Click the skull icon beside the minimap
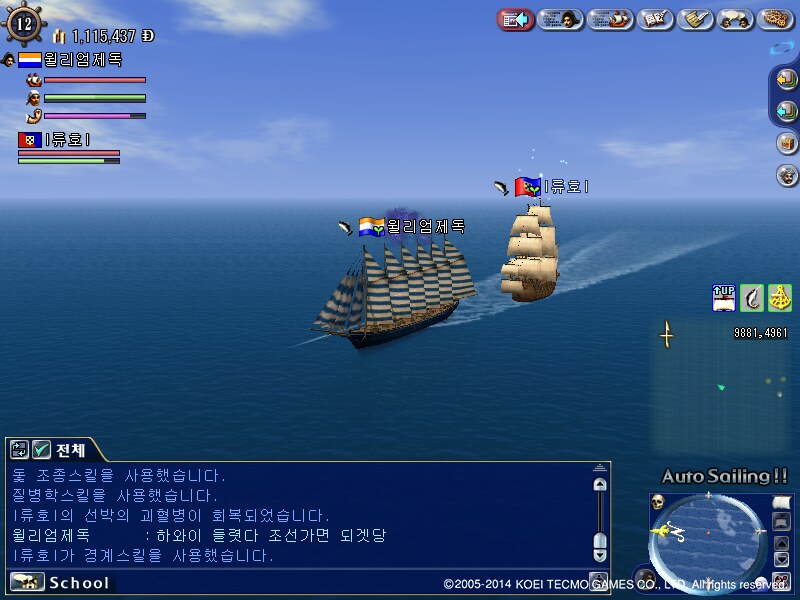 (x=658, y=501)
